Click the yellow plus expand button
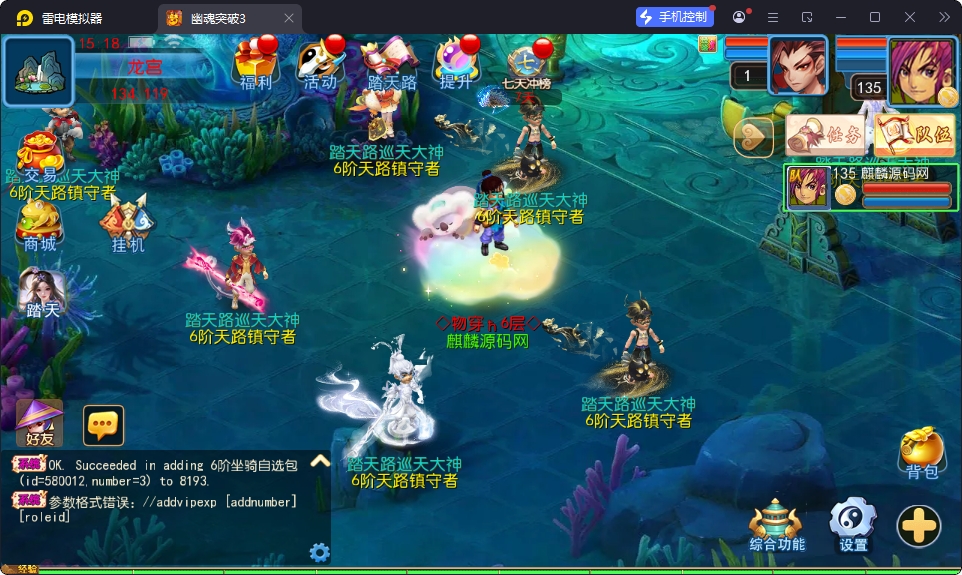The height and width of the screenshot is (575, 962). (918, 525)
